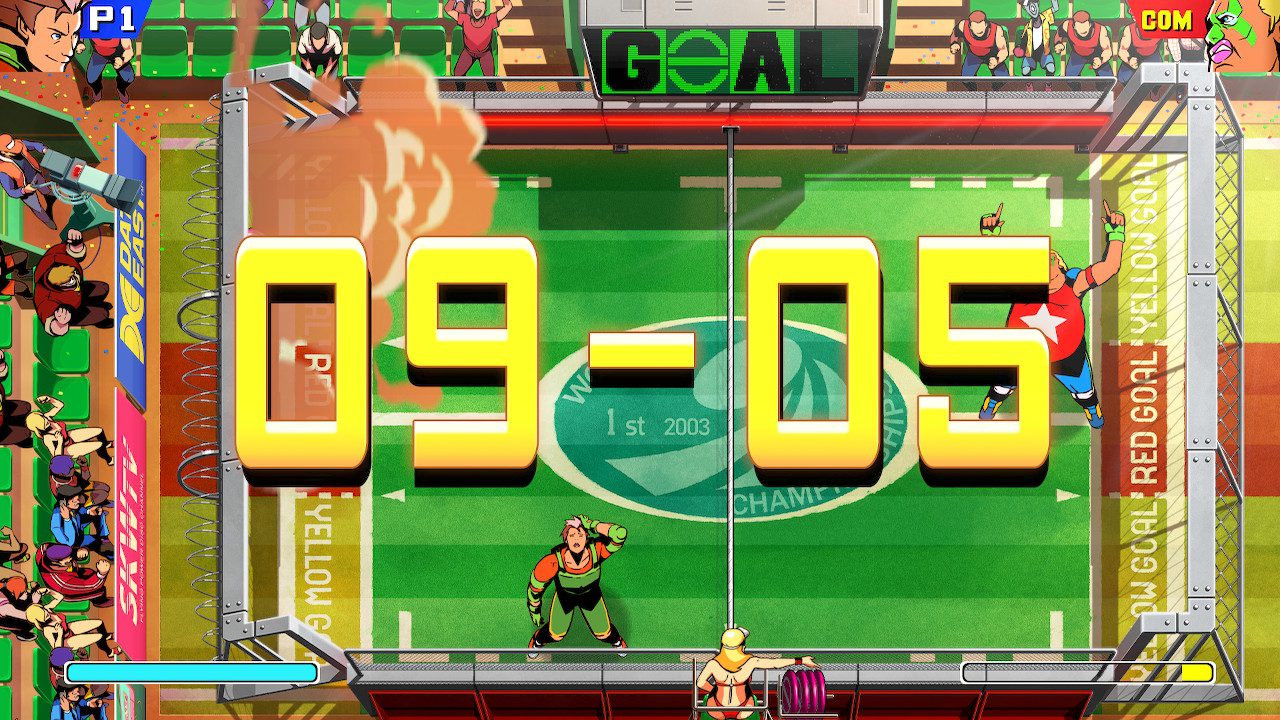The height and width of the screenshot is (720, 1280).
Task: Click the COM opponent badge
Action: [x=1168, y=17]
